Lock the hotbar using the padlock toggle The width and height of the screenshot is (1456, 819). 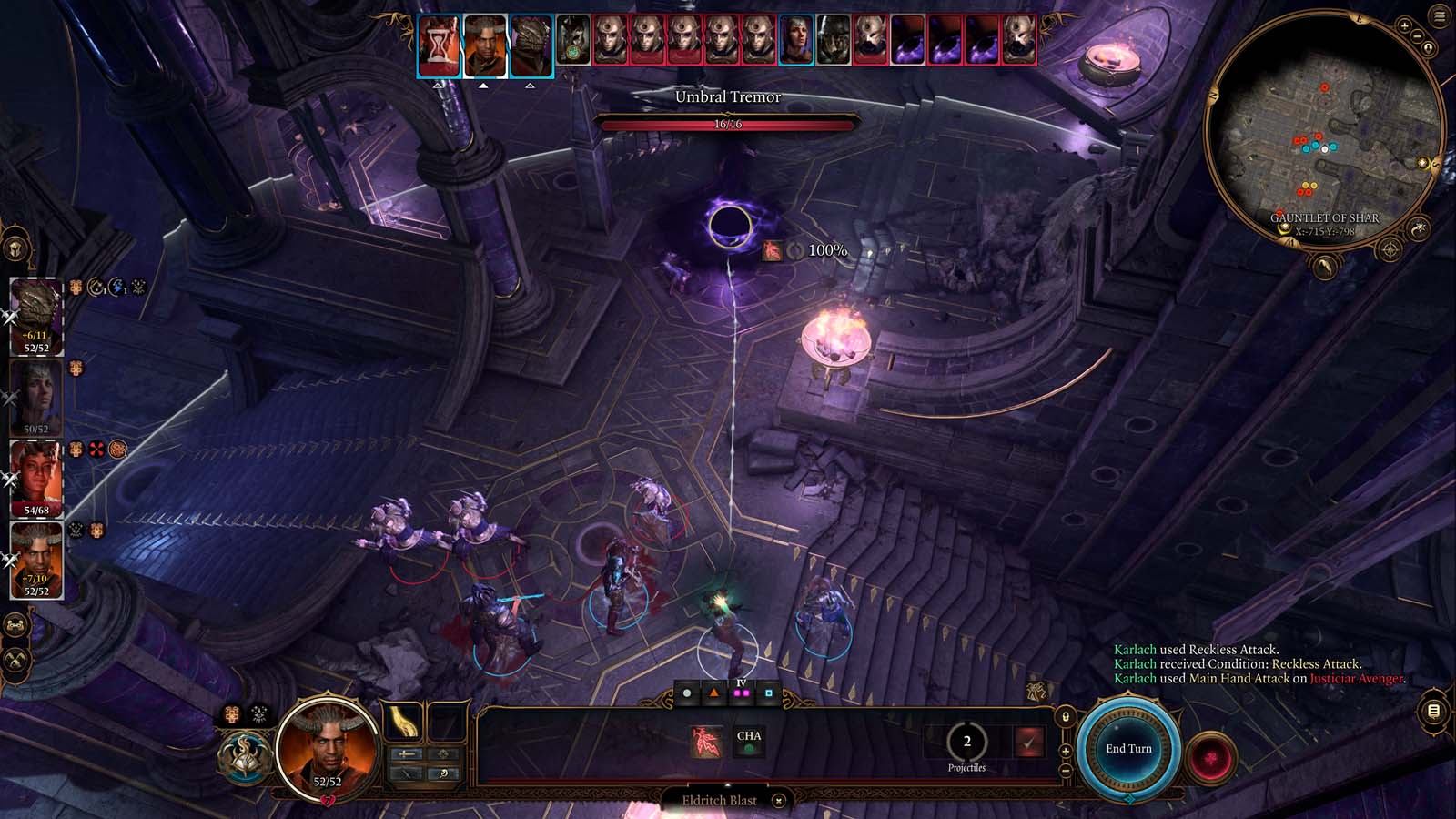[x=1066, y=716]
